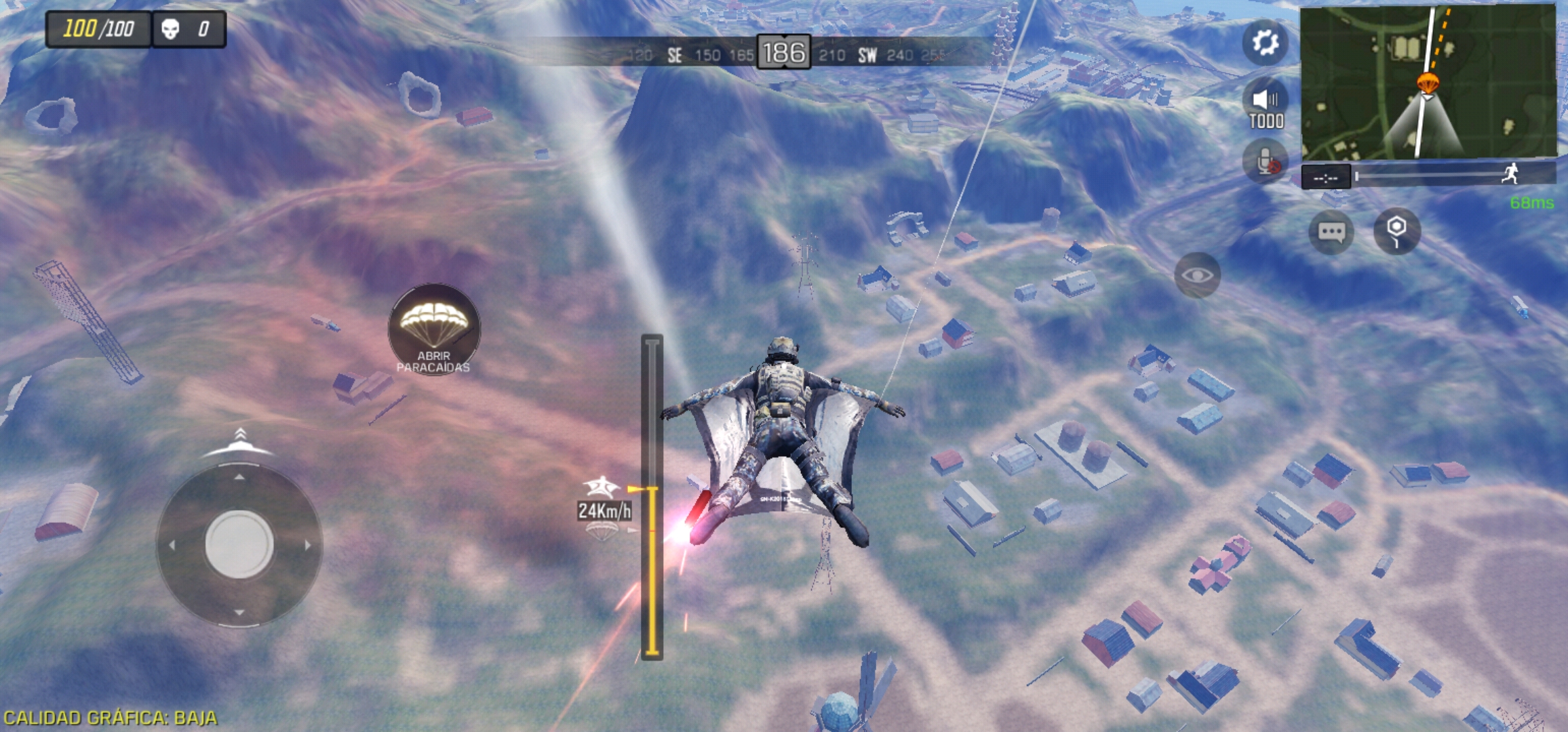Toggle the muted microphone icon
The image size is (1568, 732).
tap(1266, 161)
